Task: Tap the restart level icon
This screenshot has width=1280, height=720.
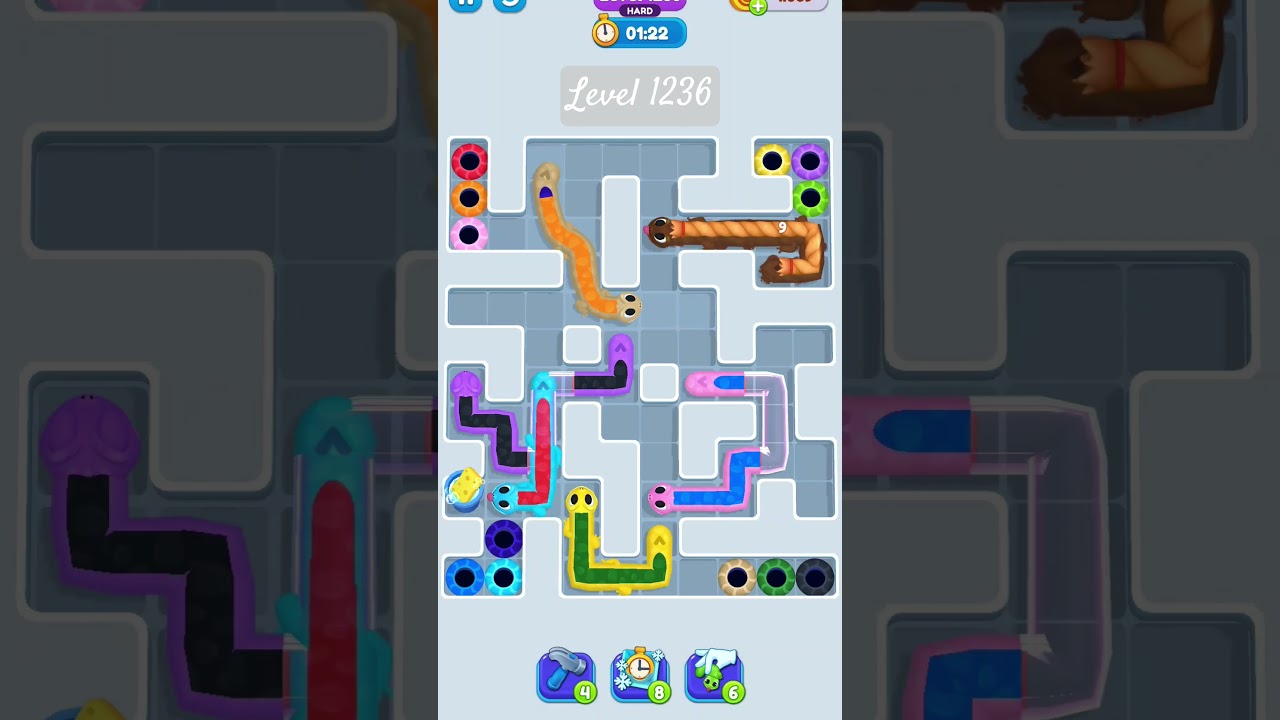Action: [510, 5]
